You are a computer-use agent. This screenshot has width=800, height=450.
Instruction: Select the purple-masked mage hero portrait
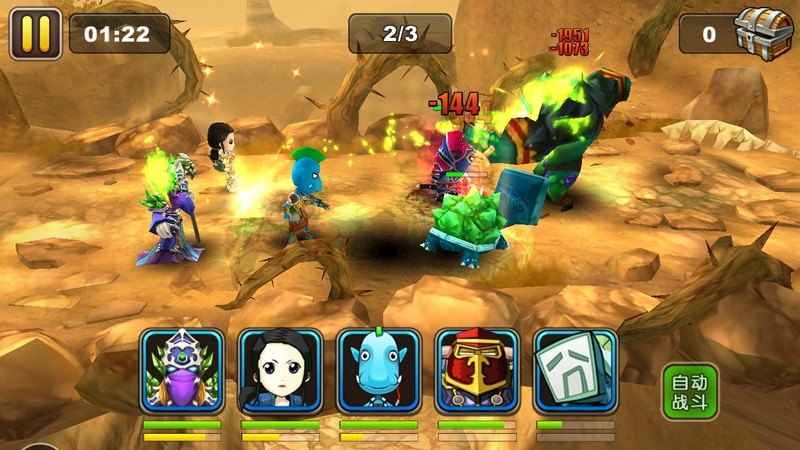pyautogui.click(x=182, y=371)
